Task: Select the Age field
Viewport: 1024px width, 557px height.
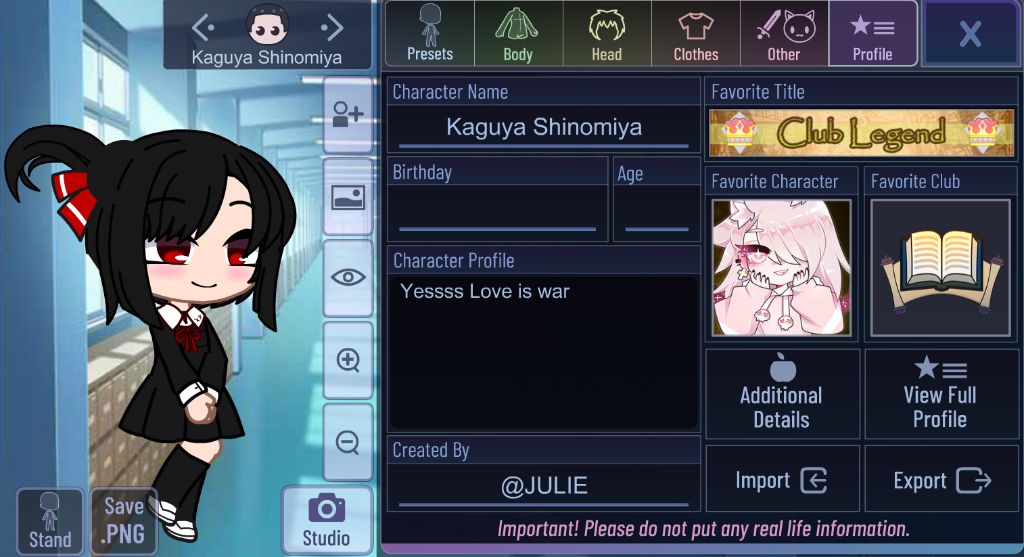Action: [656, 211]
